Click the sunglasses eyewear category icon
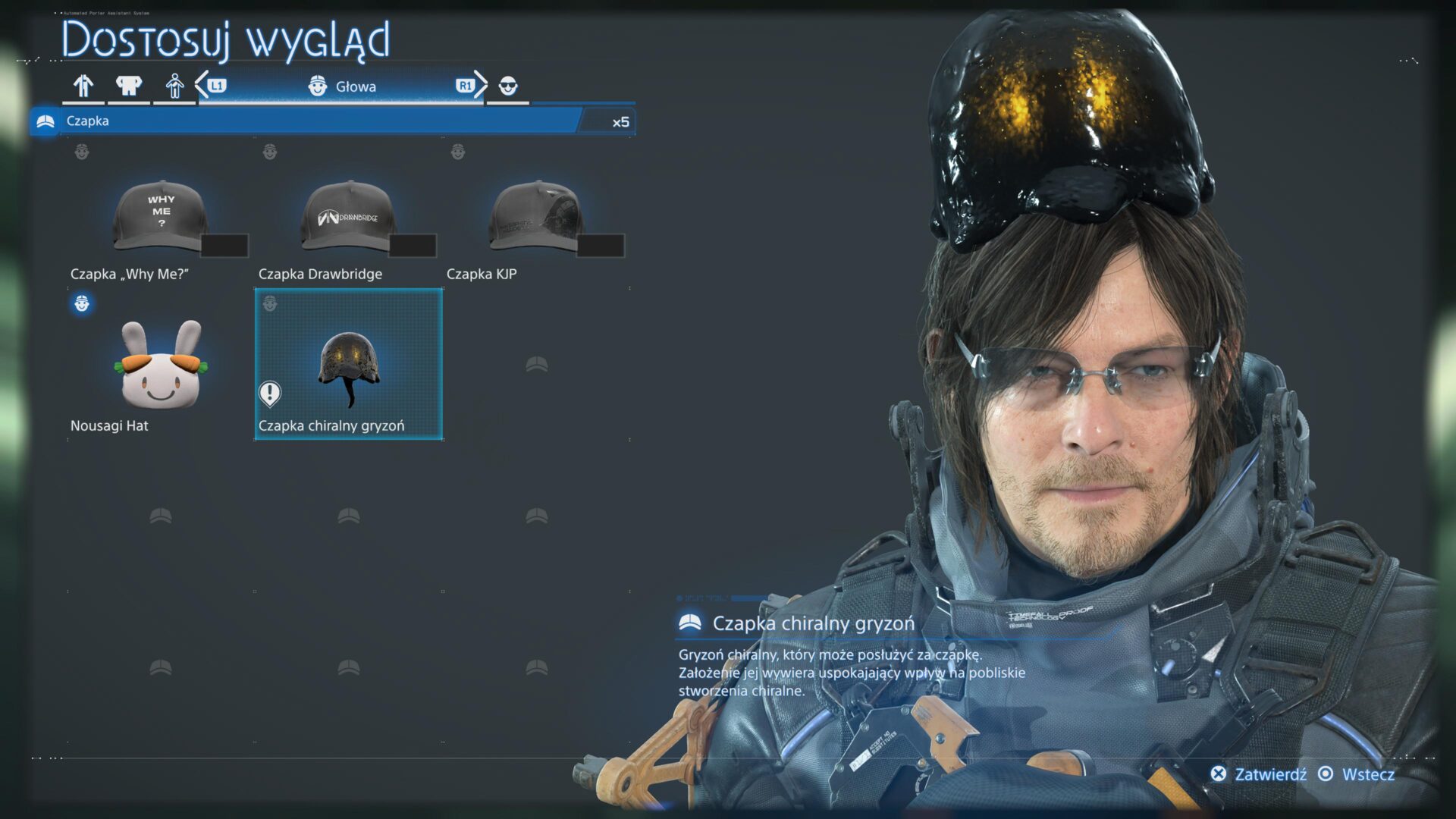 point(507,86)
